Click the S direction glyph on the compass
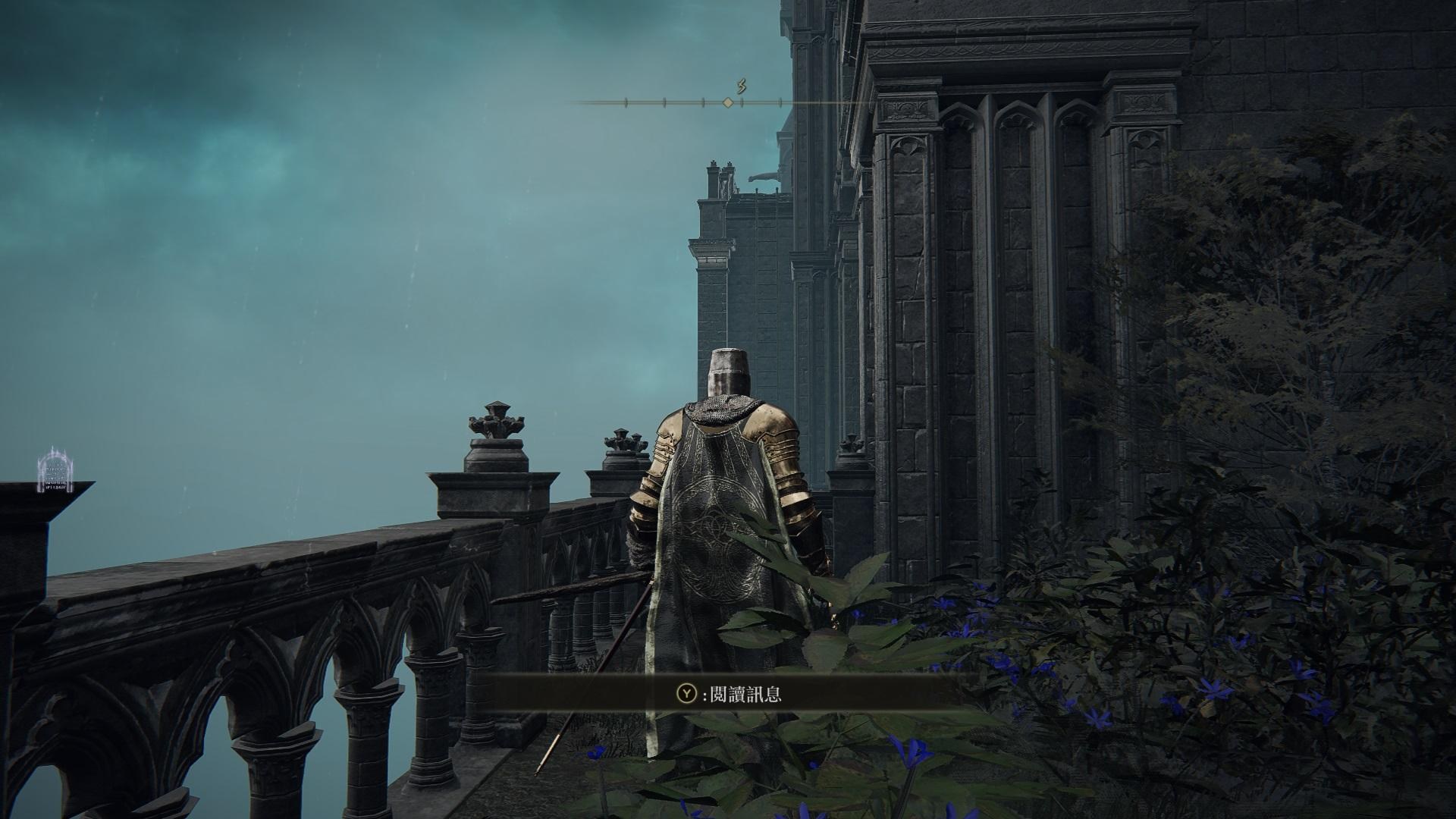1456x819 pixels. (742, 86)
